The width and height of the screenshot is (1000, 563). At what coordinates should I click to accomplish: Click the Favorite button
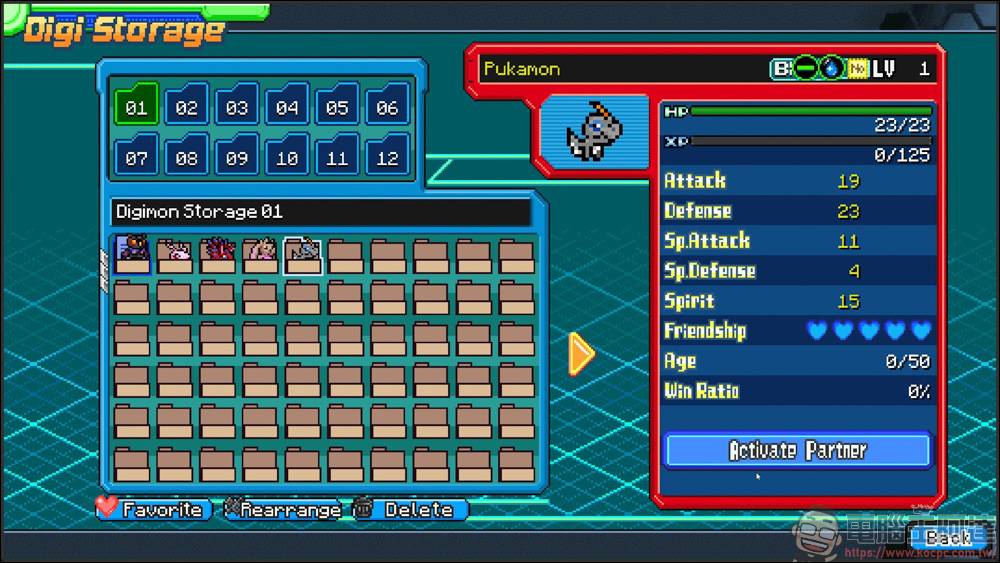point(155,510)
